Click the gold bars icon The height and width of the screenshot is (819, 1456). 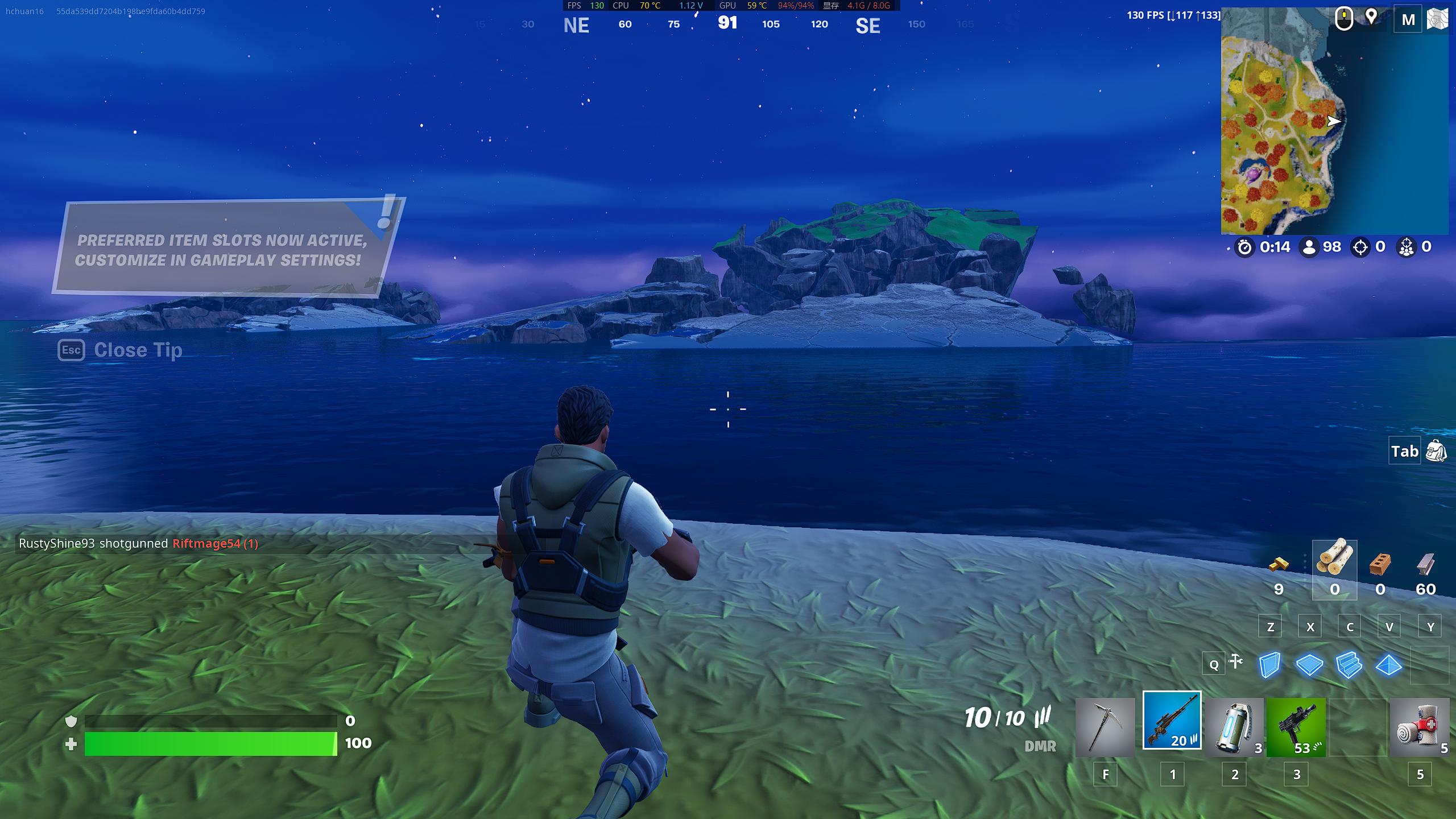pyautogui.click(x=1279, y=565)
